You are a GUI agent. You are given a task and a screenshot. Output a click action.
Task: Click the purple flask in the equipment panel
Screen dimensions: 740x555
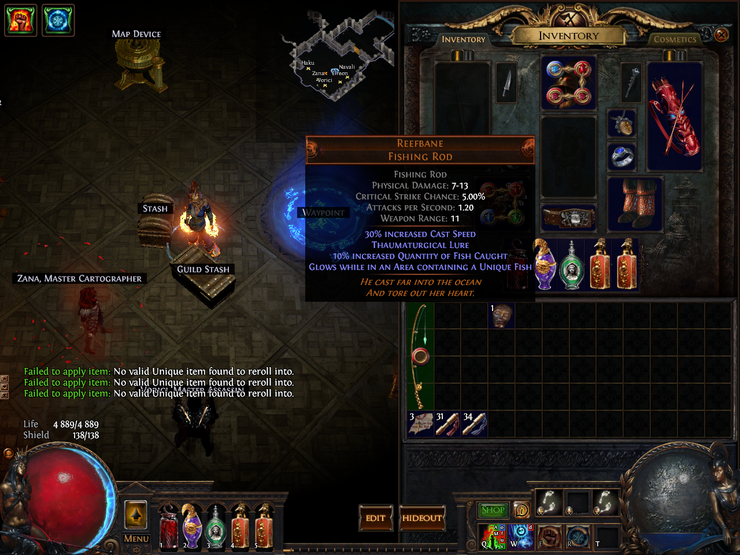[x=545, y=265]
